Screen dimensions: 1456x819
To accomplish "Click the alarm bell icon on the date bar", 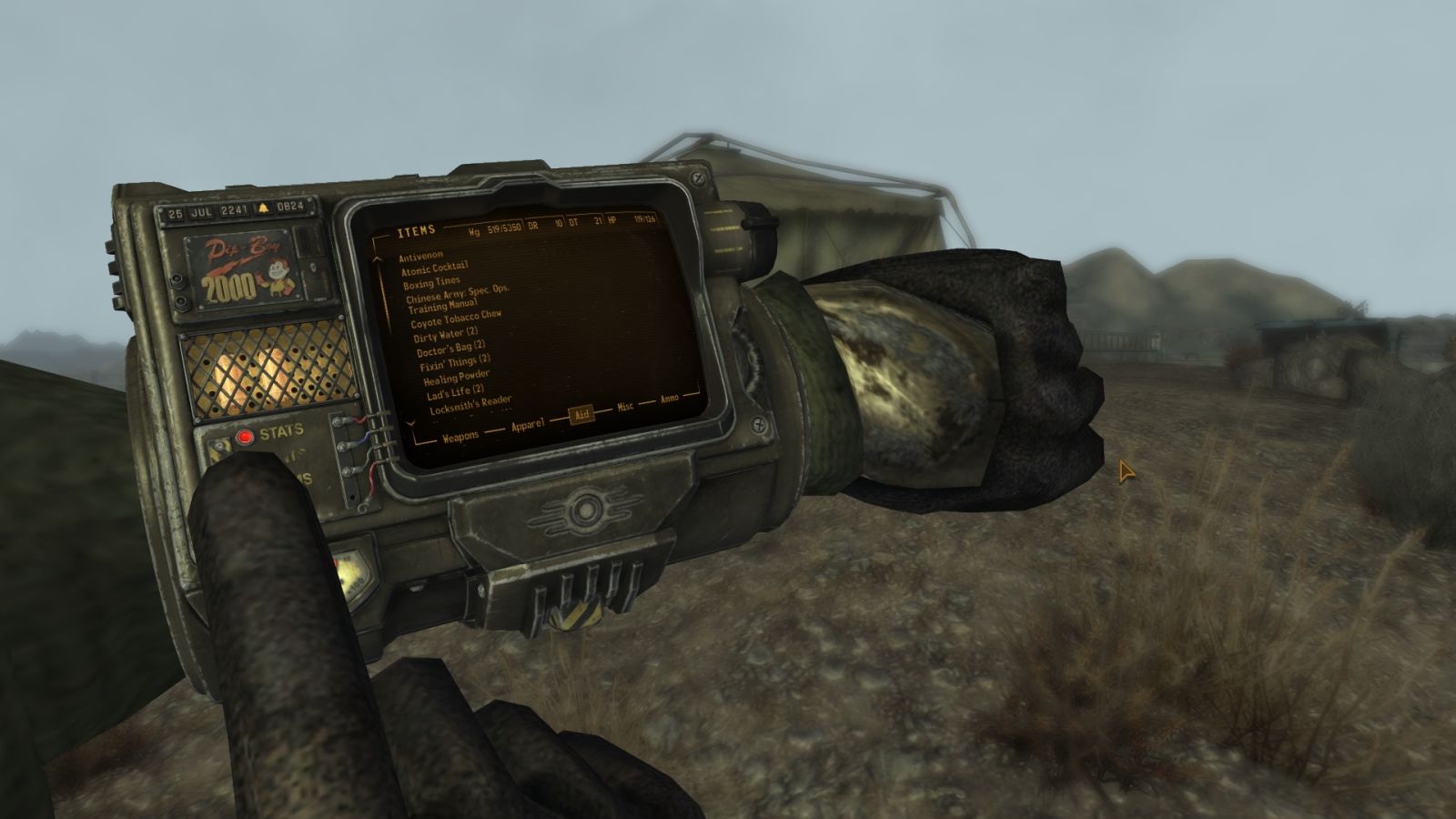I will (262, 210).
